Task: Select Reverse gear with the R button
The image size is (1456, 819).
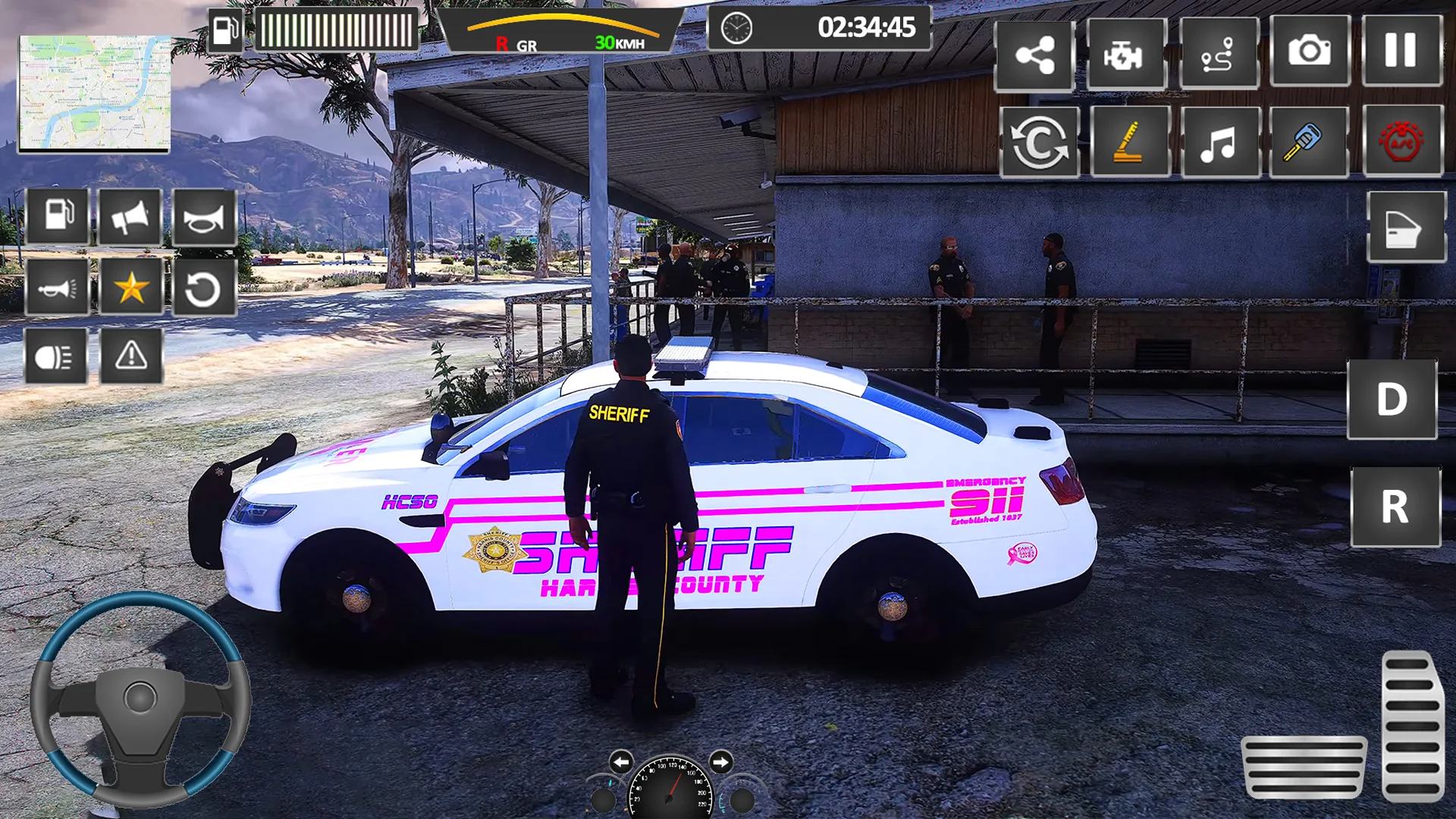Action: (1395, 507)
